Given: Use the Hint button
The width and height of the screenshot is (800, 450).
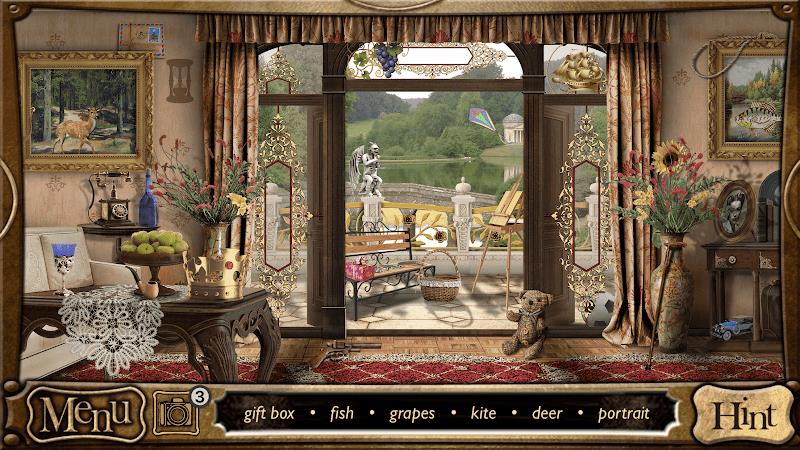Looking at the screenshot, I should coord(740,413).
